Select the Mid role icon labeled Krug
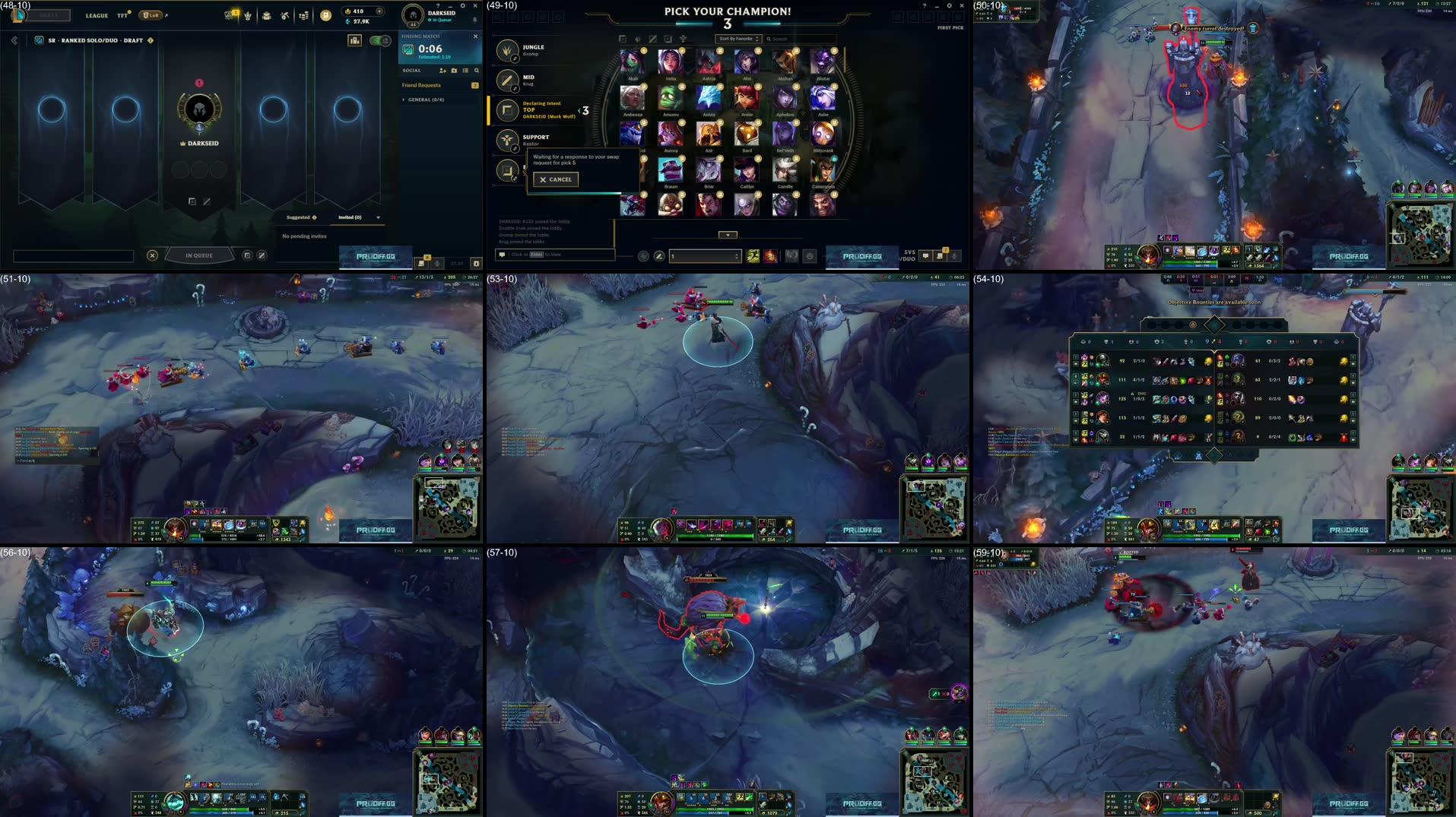1456x817 pixels. click(508, 79)
